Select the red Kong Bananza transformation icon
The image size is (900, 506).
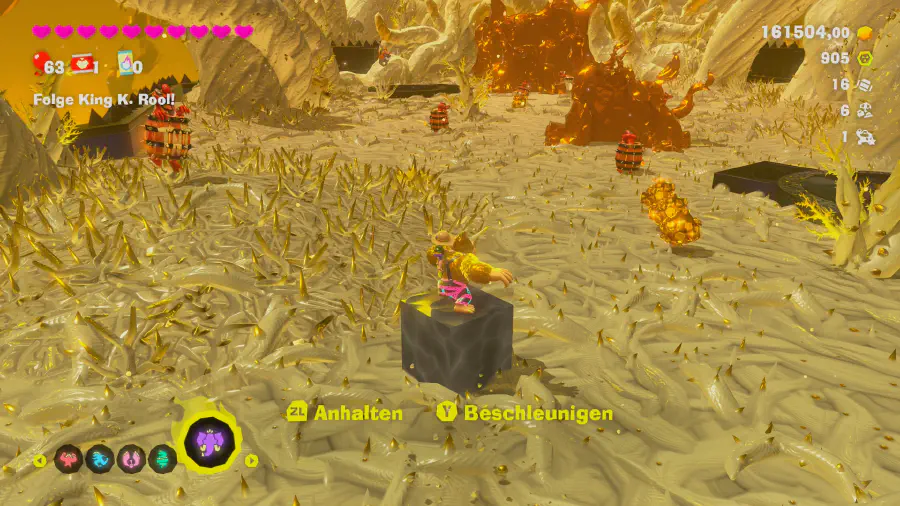(x=69, y=459)
